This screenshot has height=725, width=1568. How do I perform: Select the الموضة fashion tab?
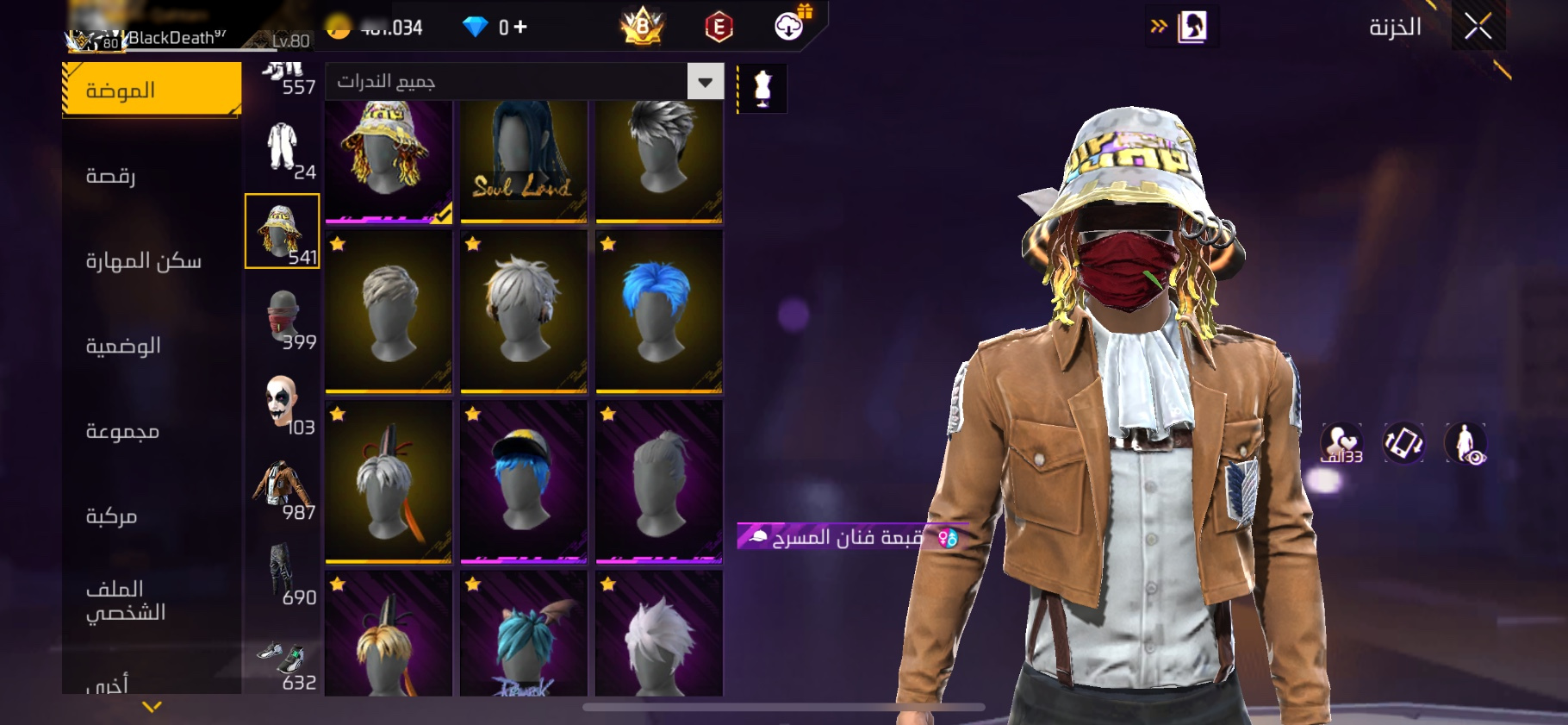click(152, 90)
